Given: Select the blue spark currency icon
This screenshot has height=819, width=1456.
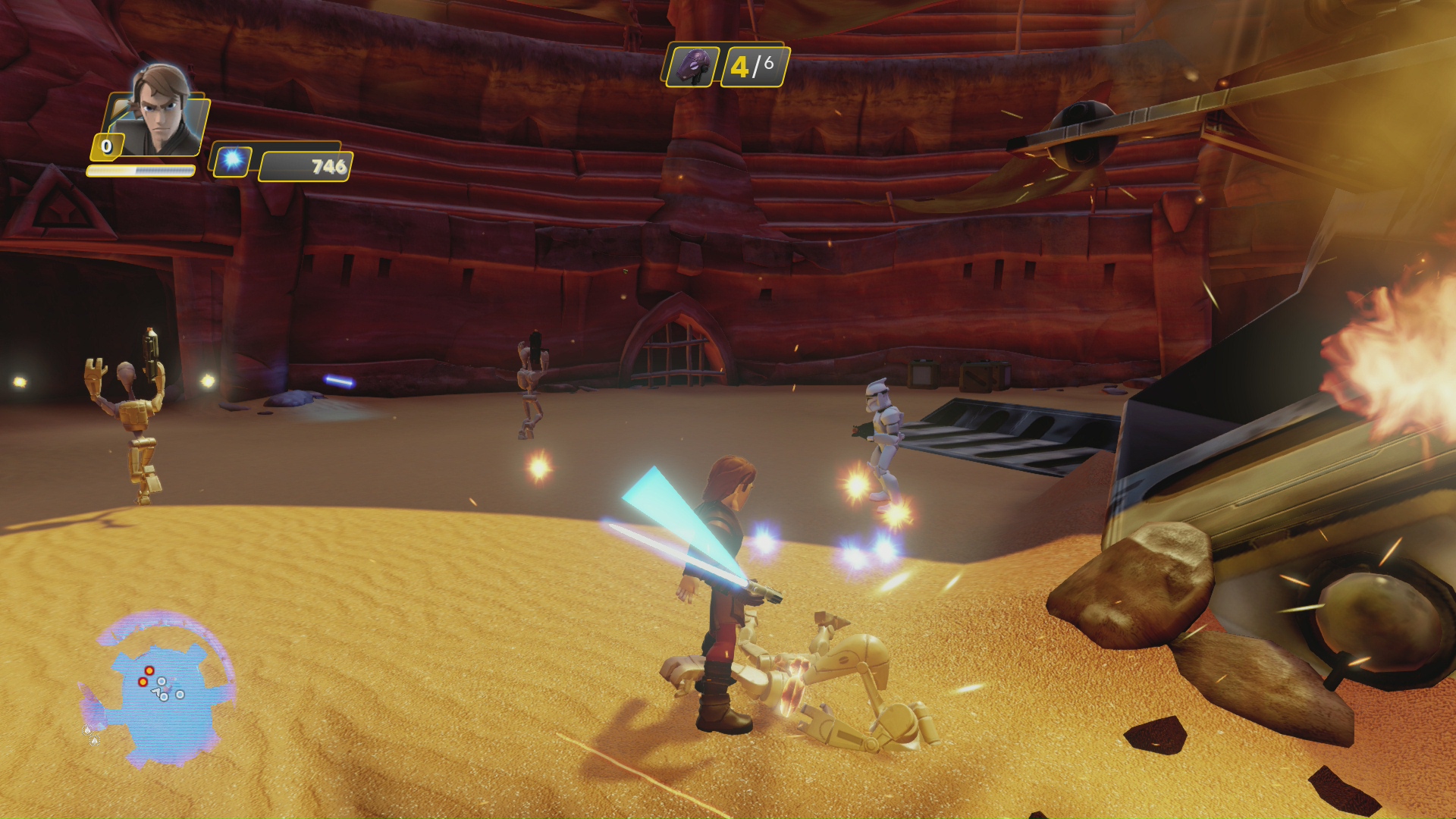Looking at the screenshot, I should (x=231, y=160).
